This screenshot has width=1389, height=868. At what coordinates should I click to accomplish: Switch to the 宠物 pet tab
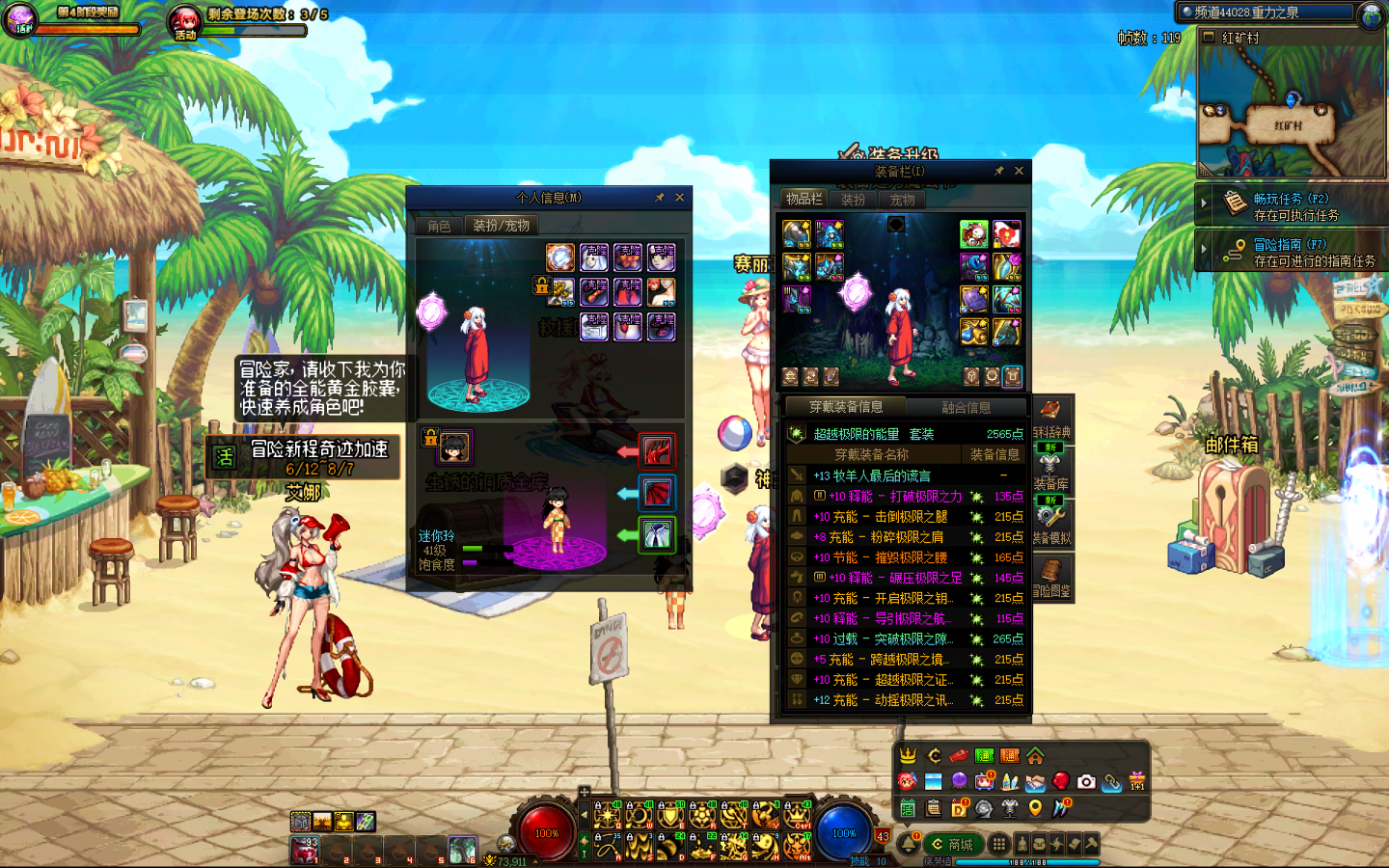902,200
